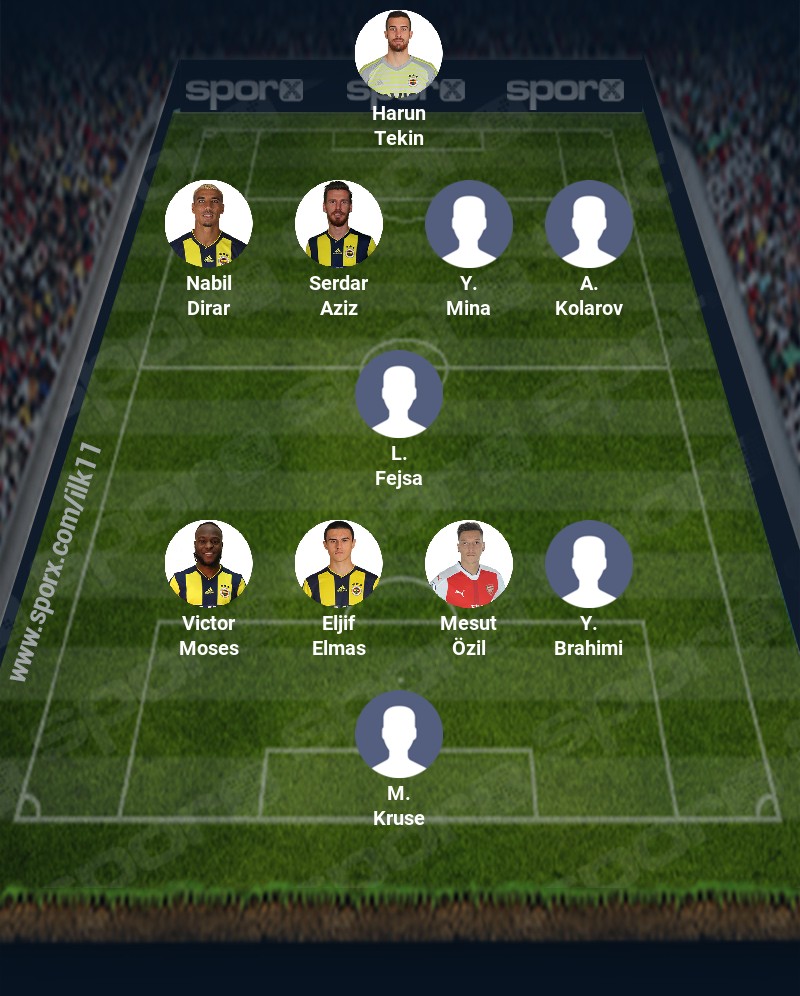Viewport: 800px width, 996px height.
Task: Choose the L. Fejsa midfielder slot
Action: [399, 394]
